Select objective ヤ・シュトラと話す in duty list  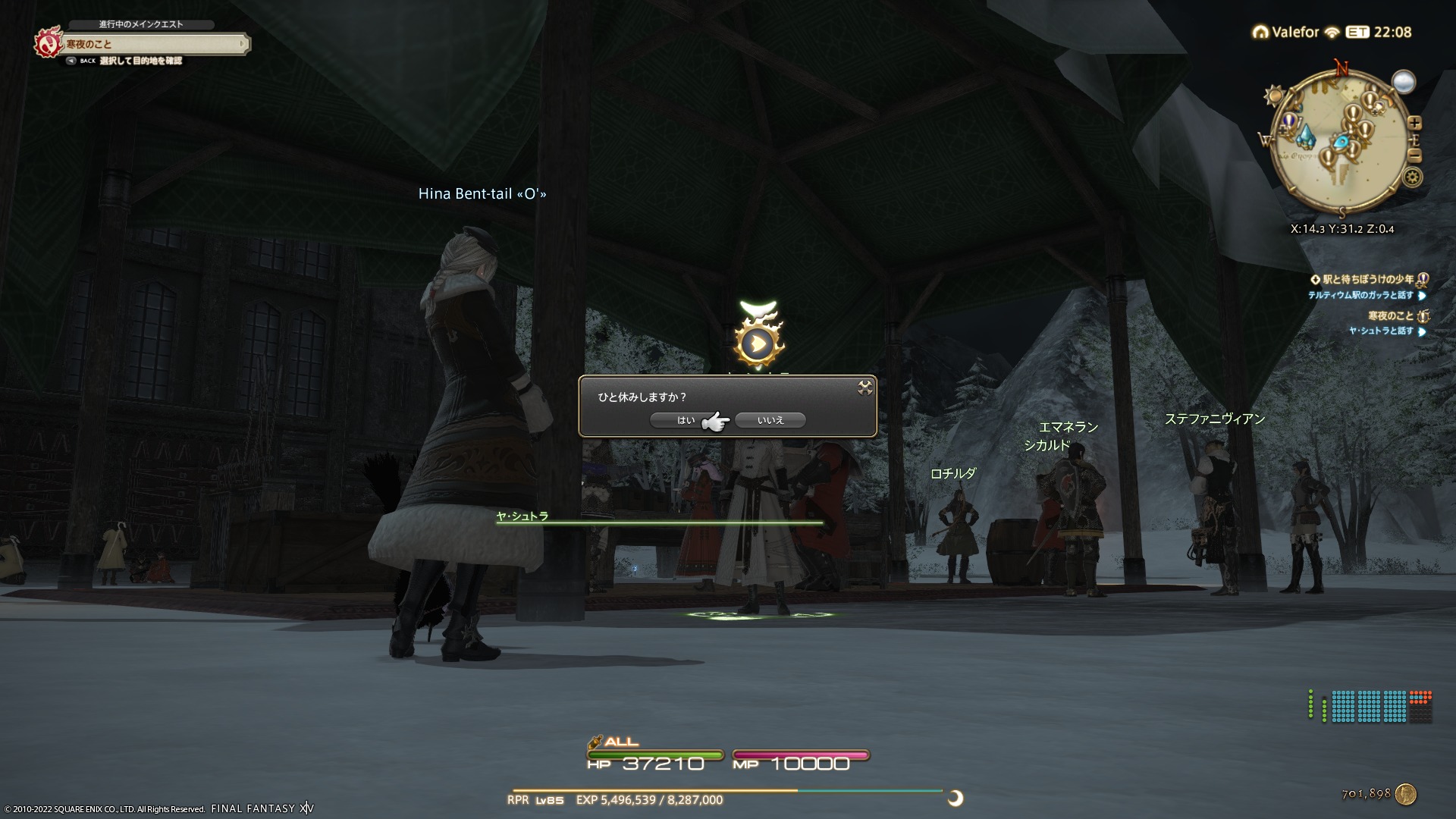coord(1381,331)
